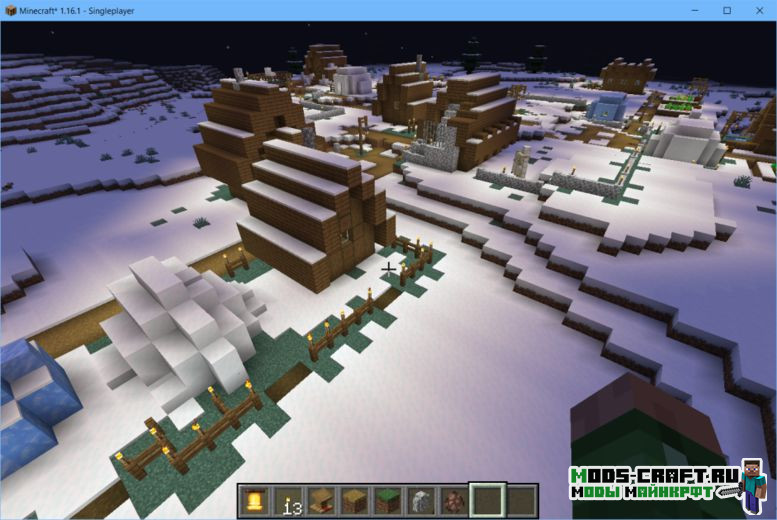Select the grass block hotbar slot
The image size is (777, 520).
pyautogui.click(x=388, y=501)
